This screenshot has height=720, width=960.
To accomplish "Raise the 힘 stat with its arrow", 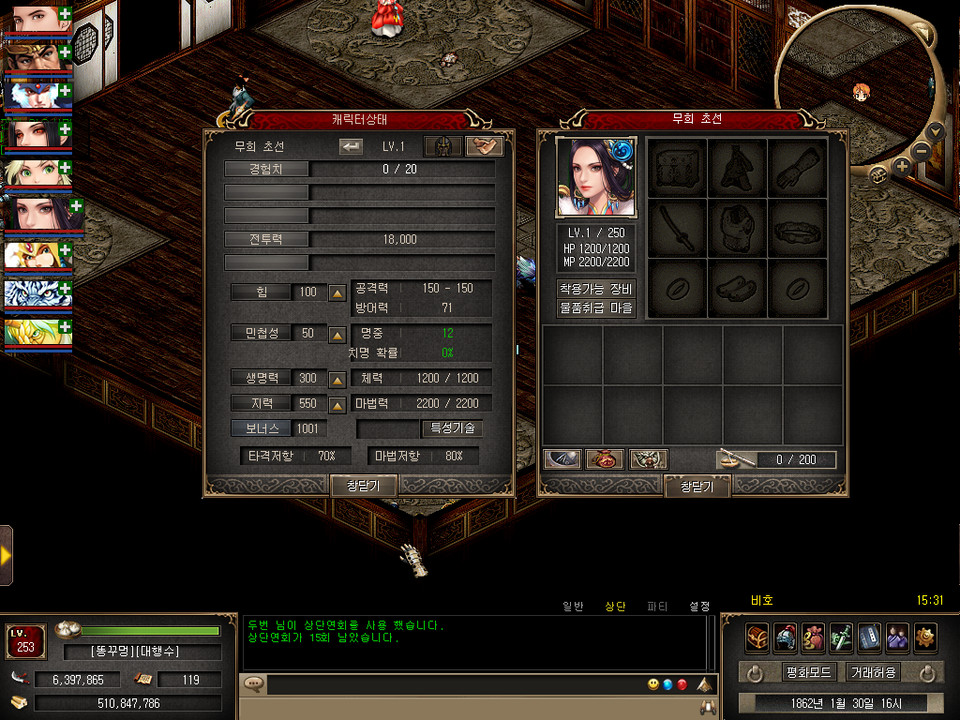I will tap(338, 293).
